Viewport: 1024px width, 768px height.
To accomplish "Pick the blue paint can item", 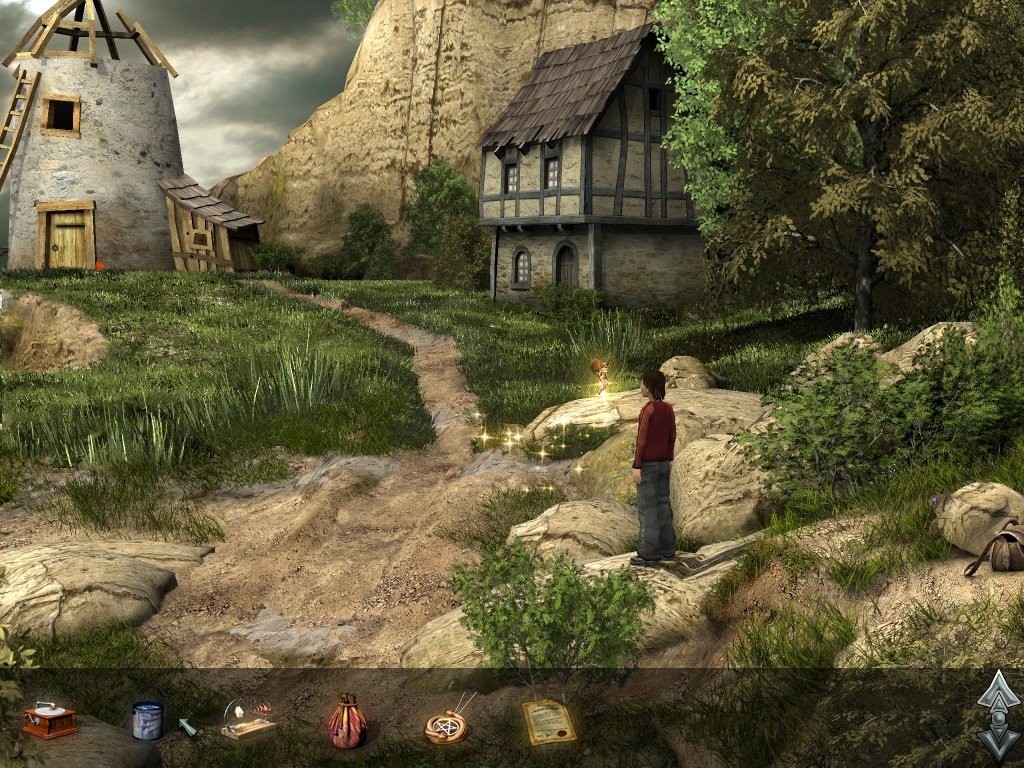I will 147,720.
